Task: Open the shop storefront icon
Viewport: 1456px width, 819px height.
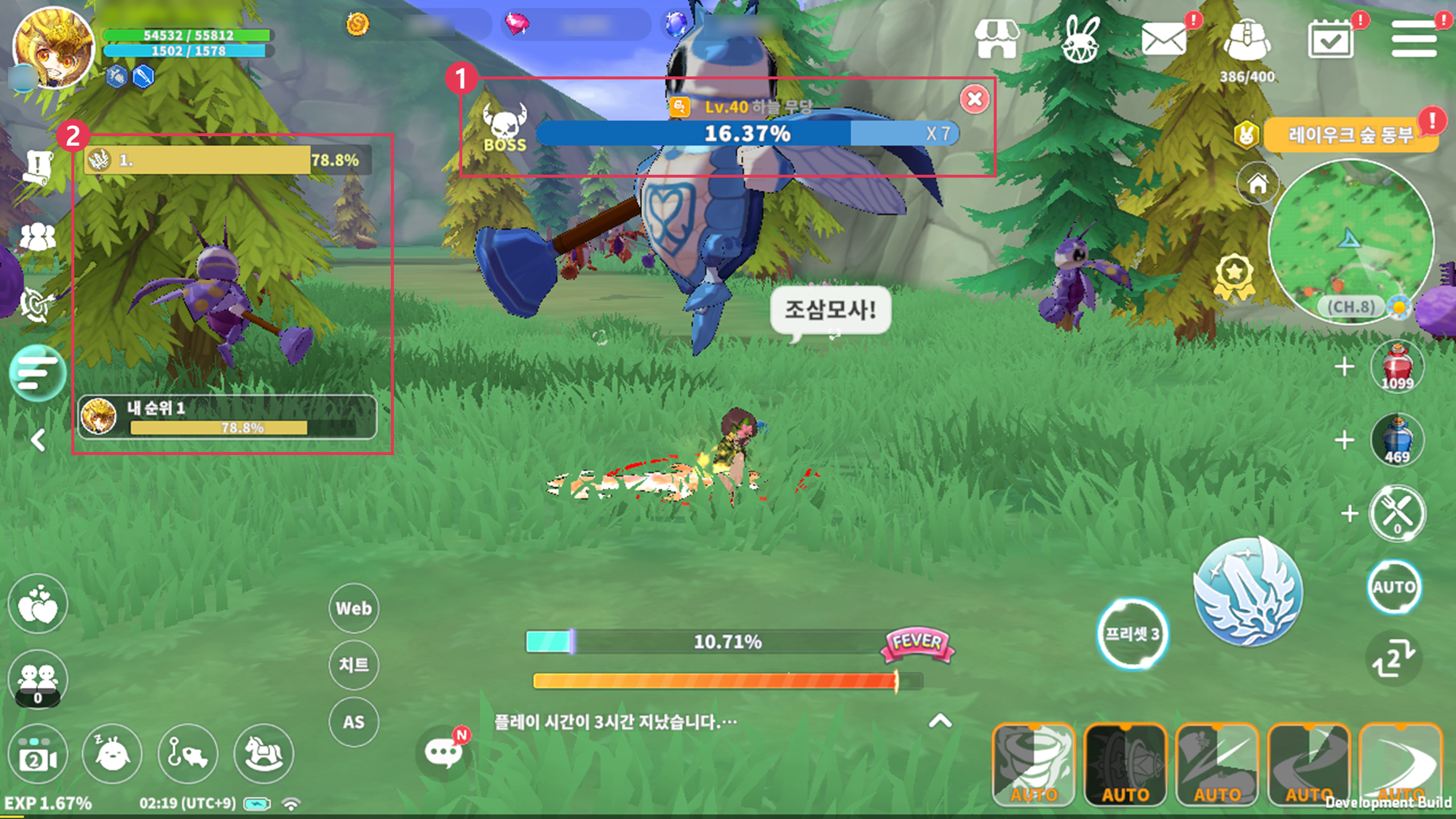Action: [x=997, y=39]
